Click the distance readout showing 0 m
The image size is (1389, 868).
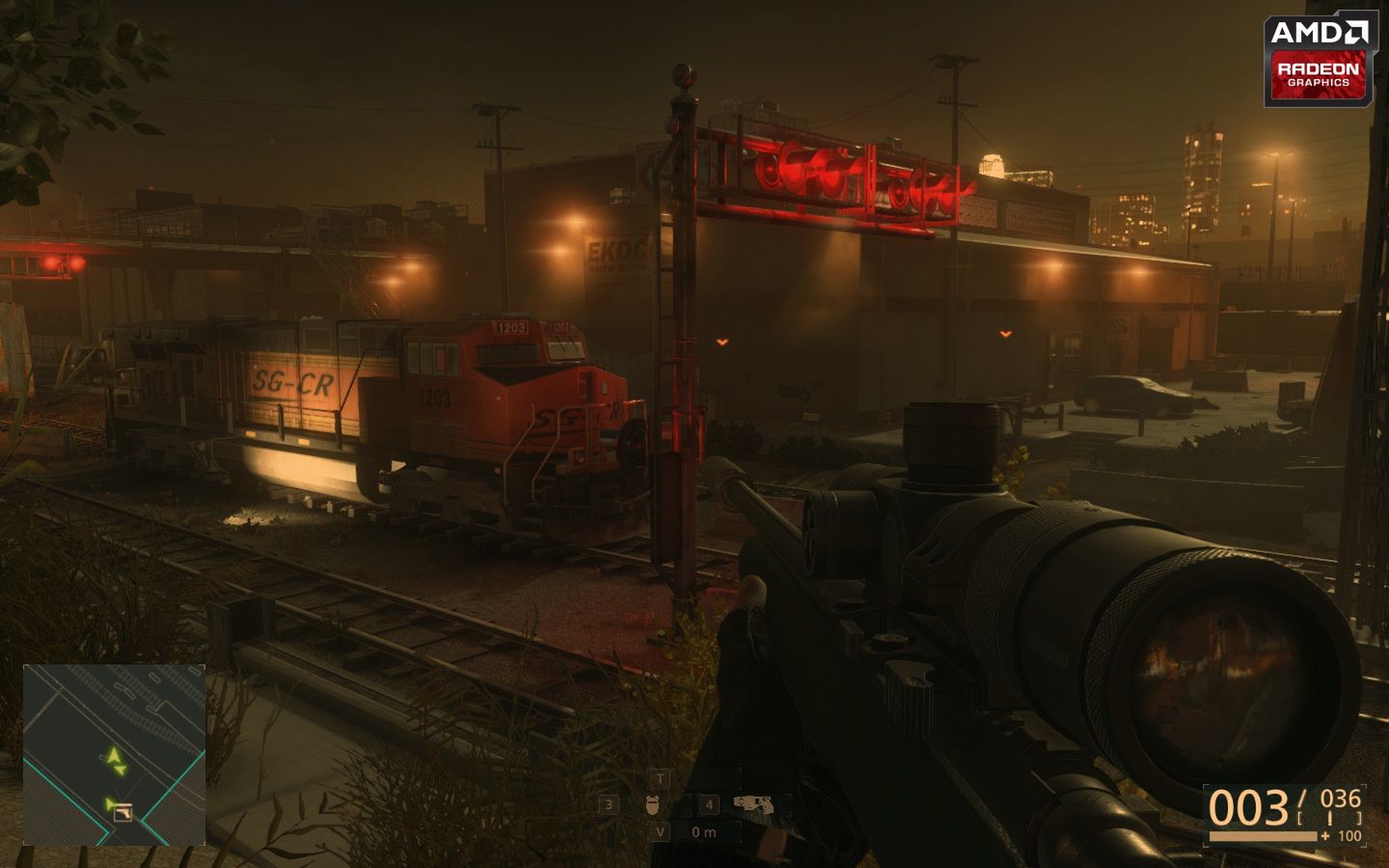pos(703,831)
